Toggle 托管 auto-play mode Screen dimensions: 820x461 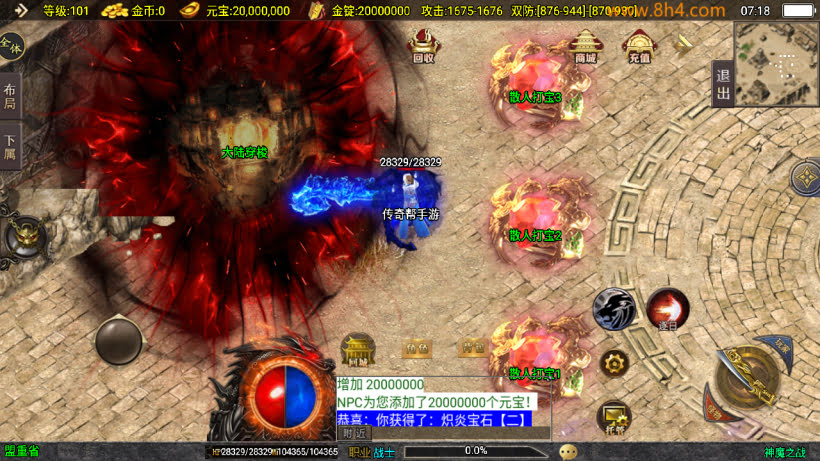tap(613, 416)
